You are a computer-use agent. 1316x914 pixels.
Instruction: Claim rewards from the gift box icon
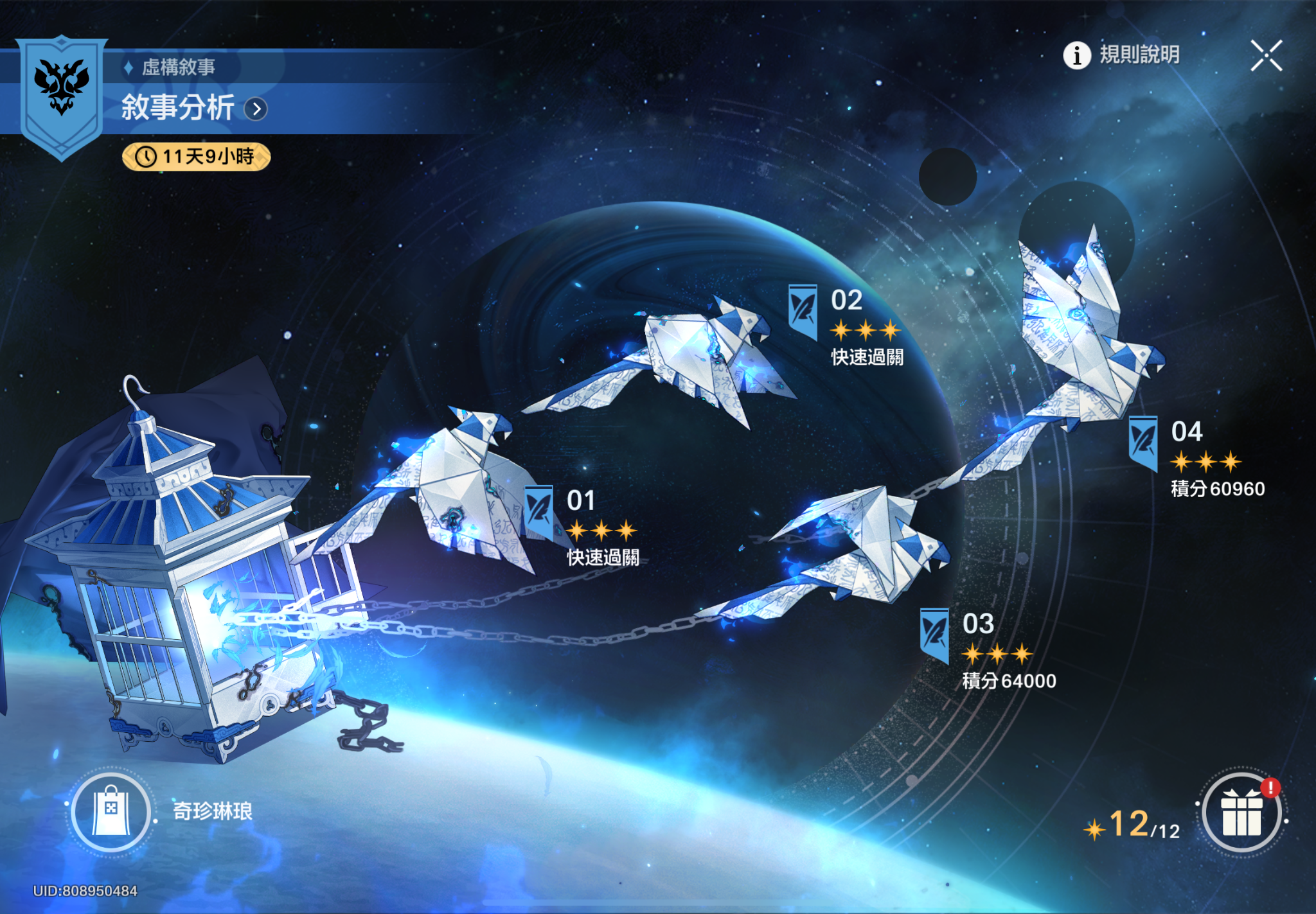(1241, 814)
